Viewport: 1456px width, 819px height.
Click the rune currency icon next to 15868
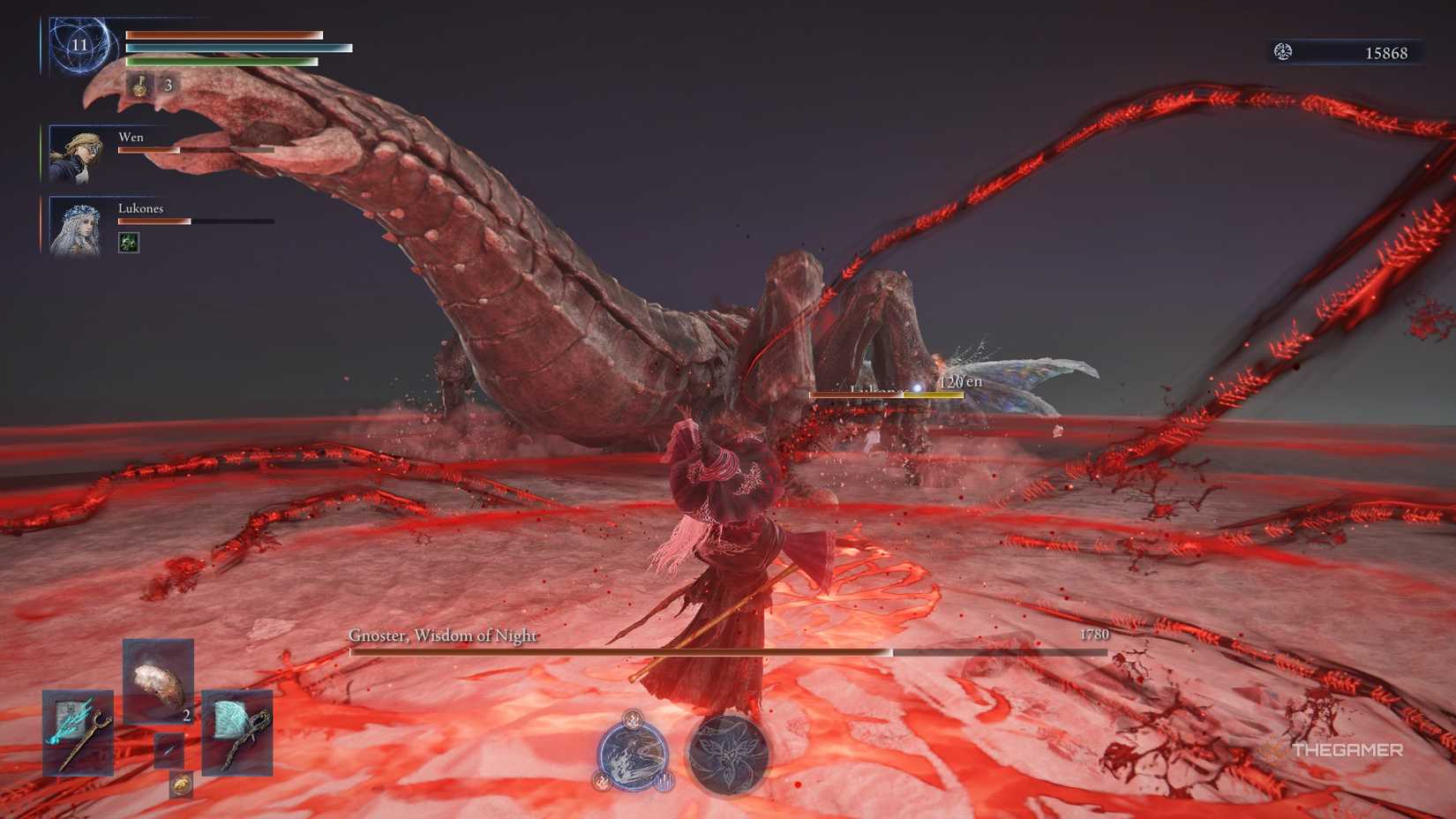click(1281, 51)
